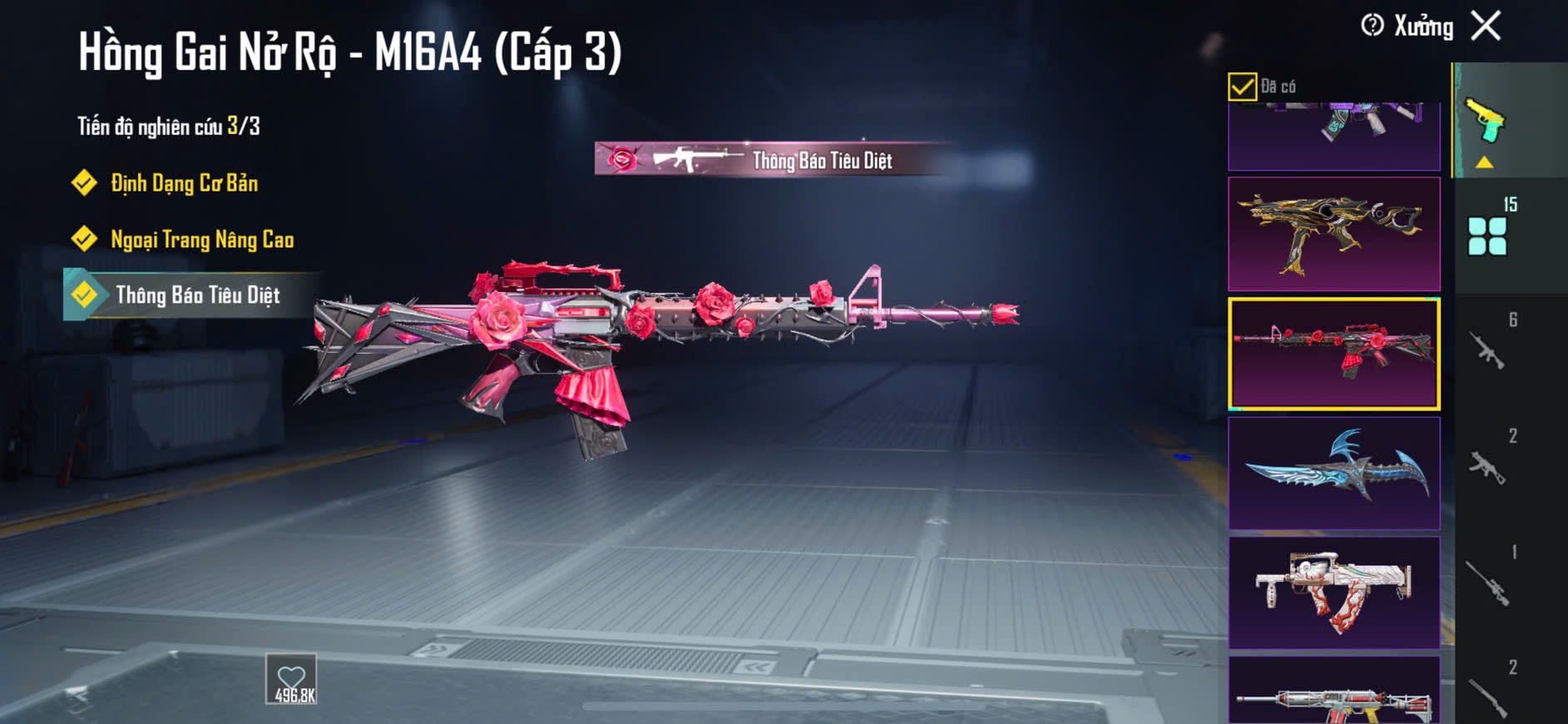Show the sniper rifle category with 1
Image resolution: width=1568 pixels, height=724 pixels.
pos(1488,581)
